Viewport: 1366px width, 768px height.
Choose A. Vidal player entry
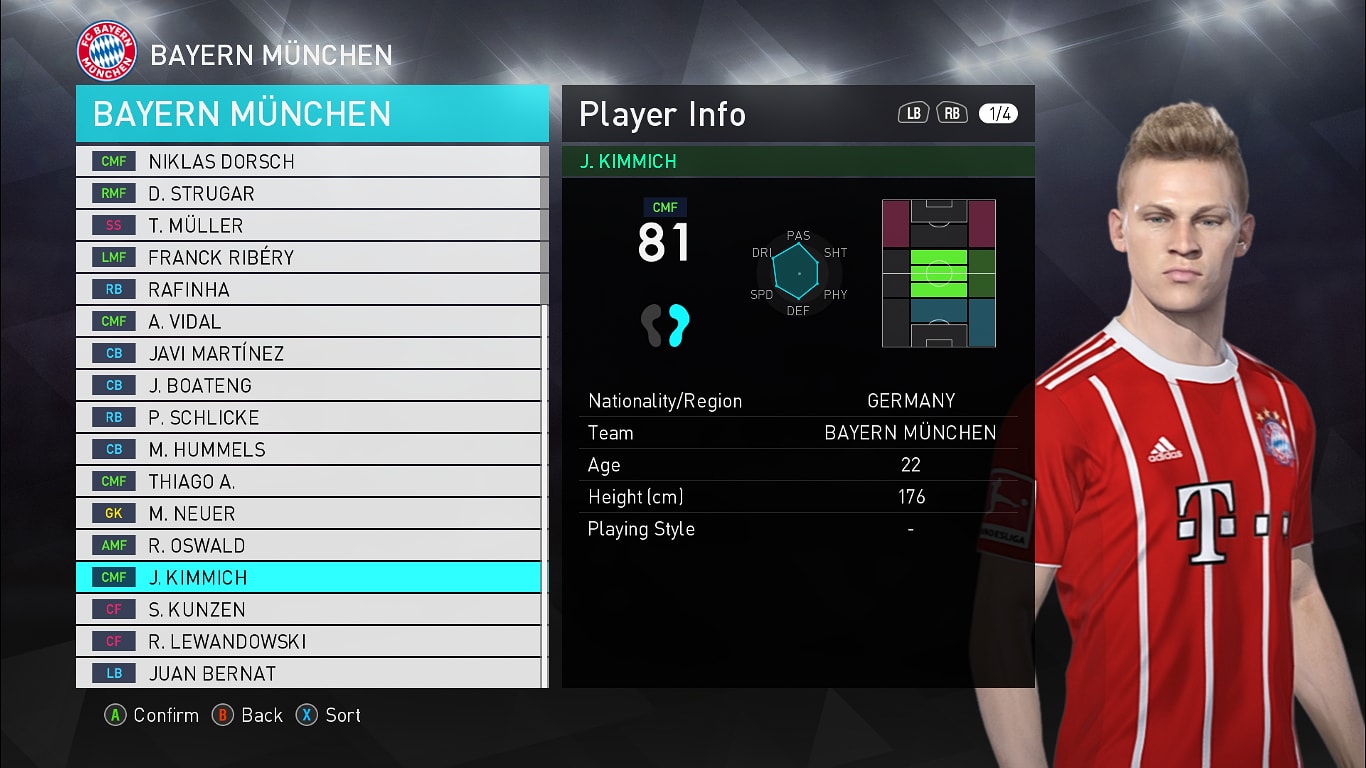coord(310,321)
